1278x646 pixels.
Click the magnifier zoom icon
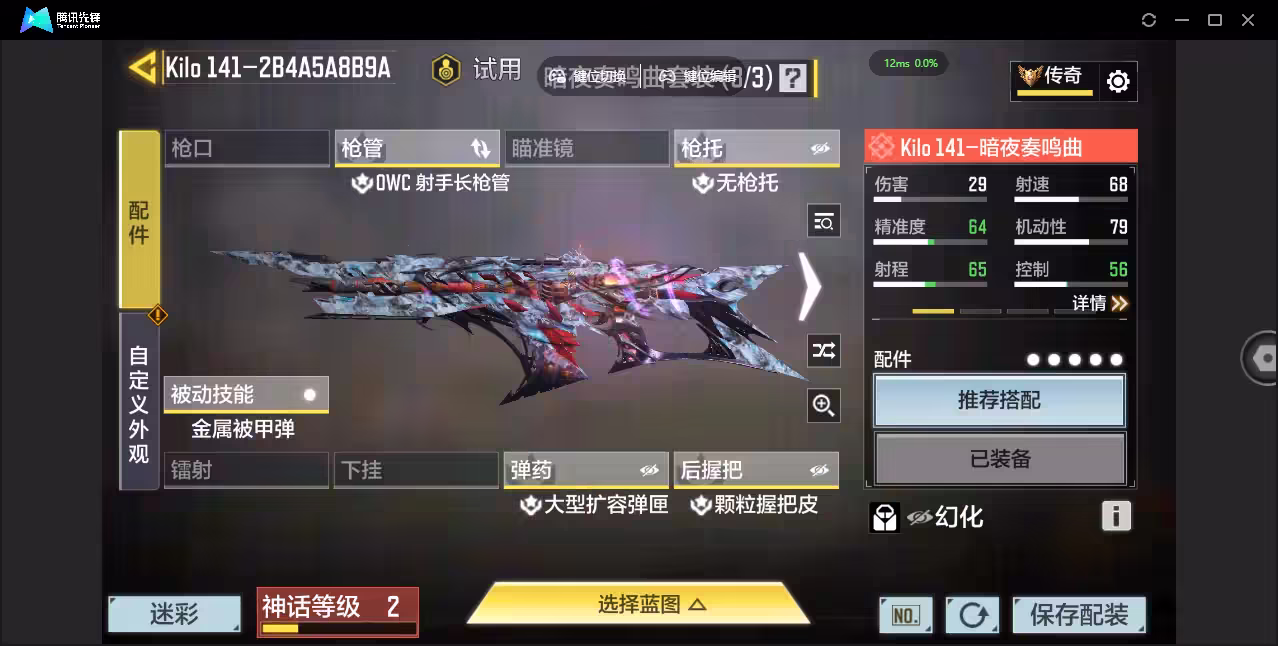click(823, 405)
